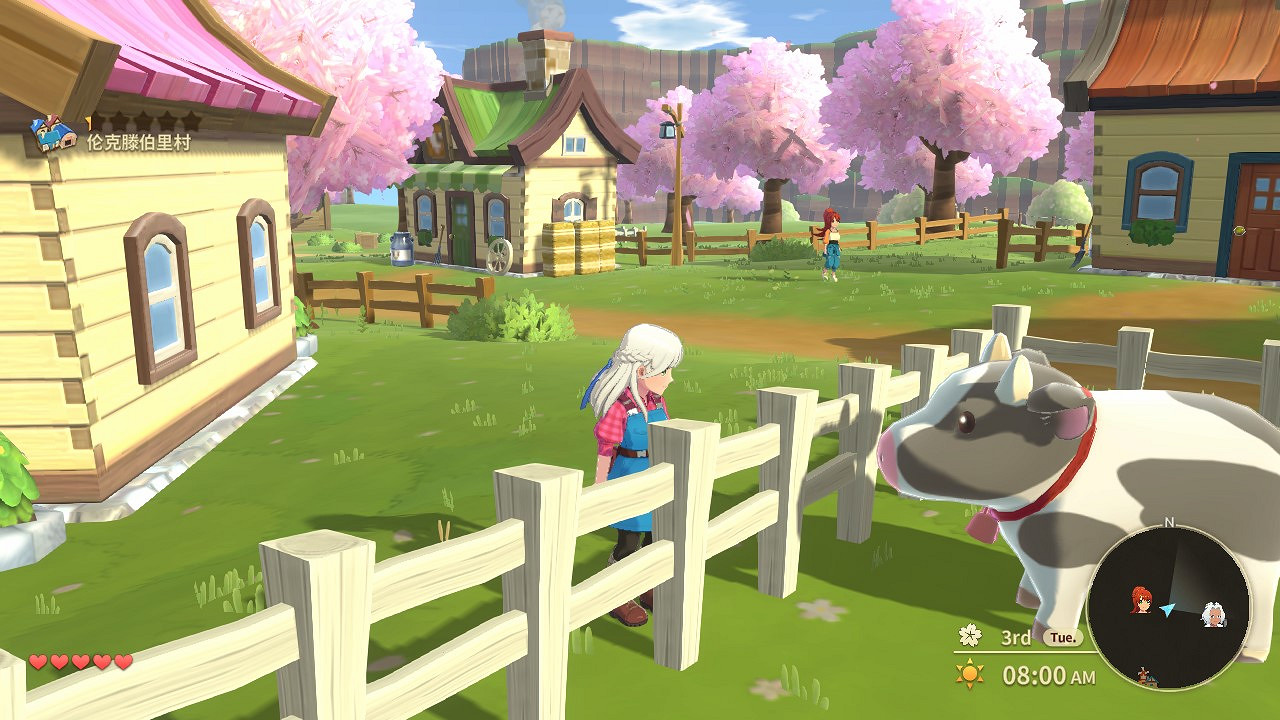The height and width of the screenshot is (720, 1280).
Task: Click the Tue. weekday badge
Action: click(1062, 636)
